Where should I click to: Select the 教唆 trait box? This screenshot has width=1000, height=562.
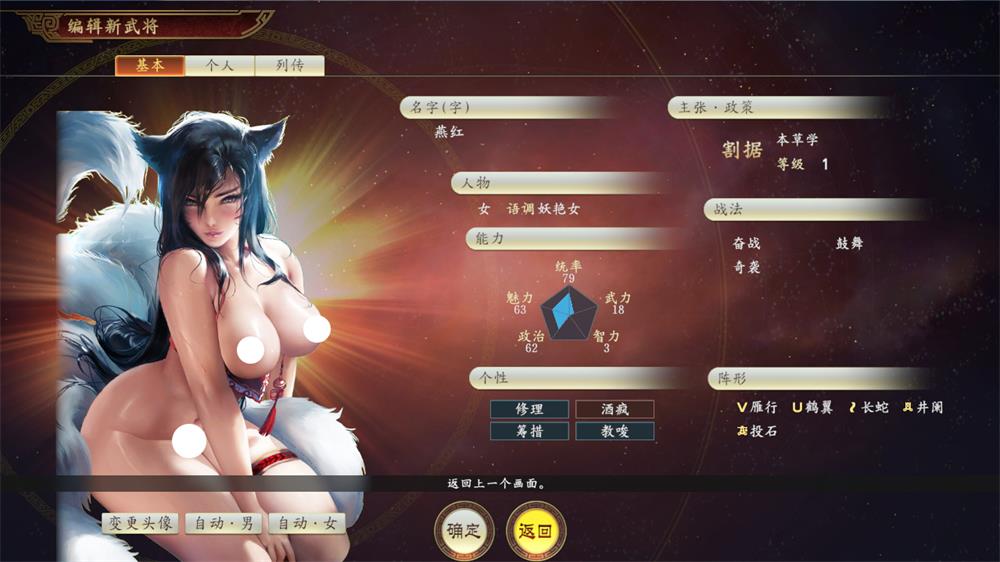pos(614,431)
